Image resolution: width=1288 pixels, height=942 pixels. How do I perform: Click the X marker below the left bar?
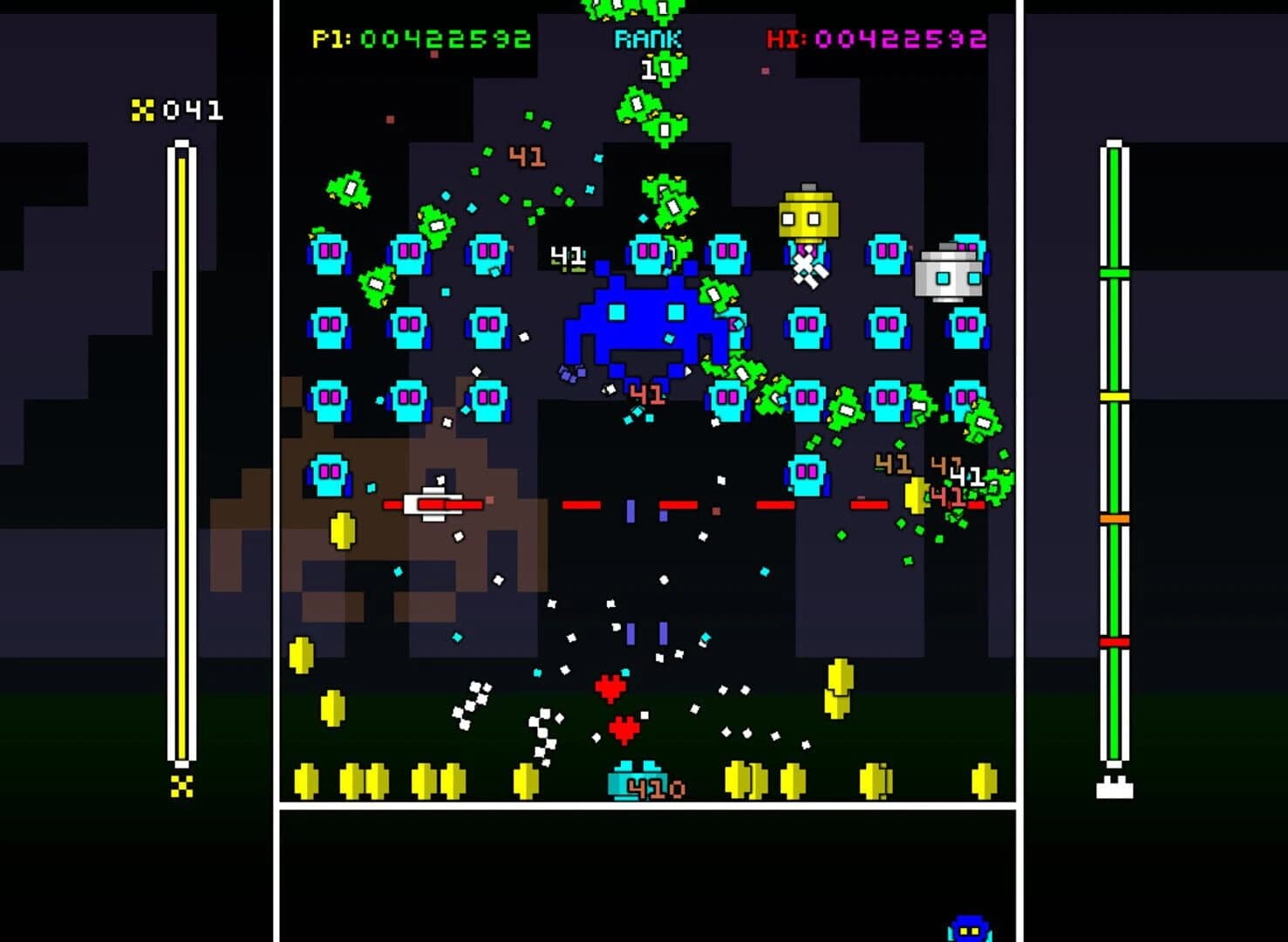[181, 788]
